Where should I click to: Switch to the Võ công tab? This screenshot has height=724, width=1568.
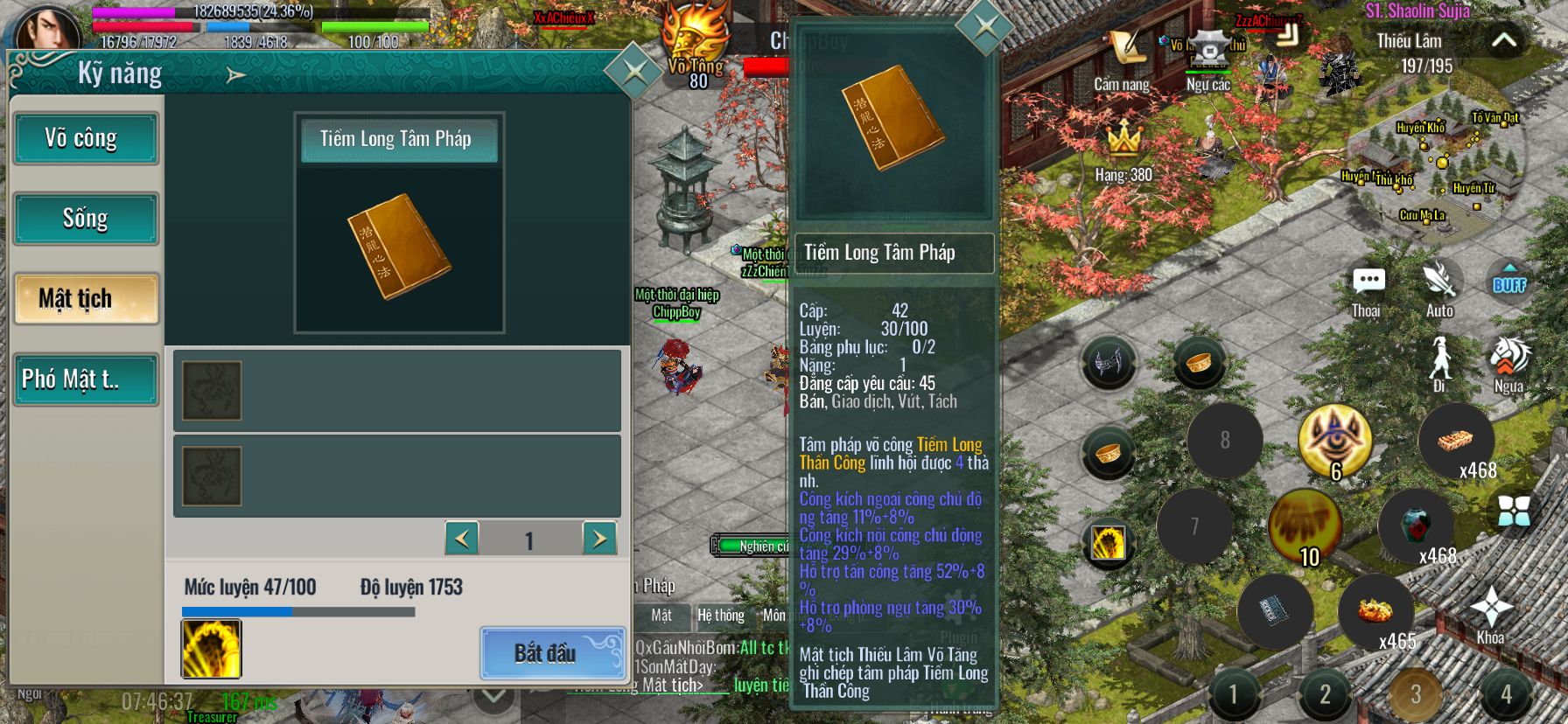tap(86, 138)
